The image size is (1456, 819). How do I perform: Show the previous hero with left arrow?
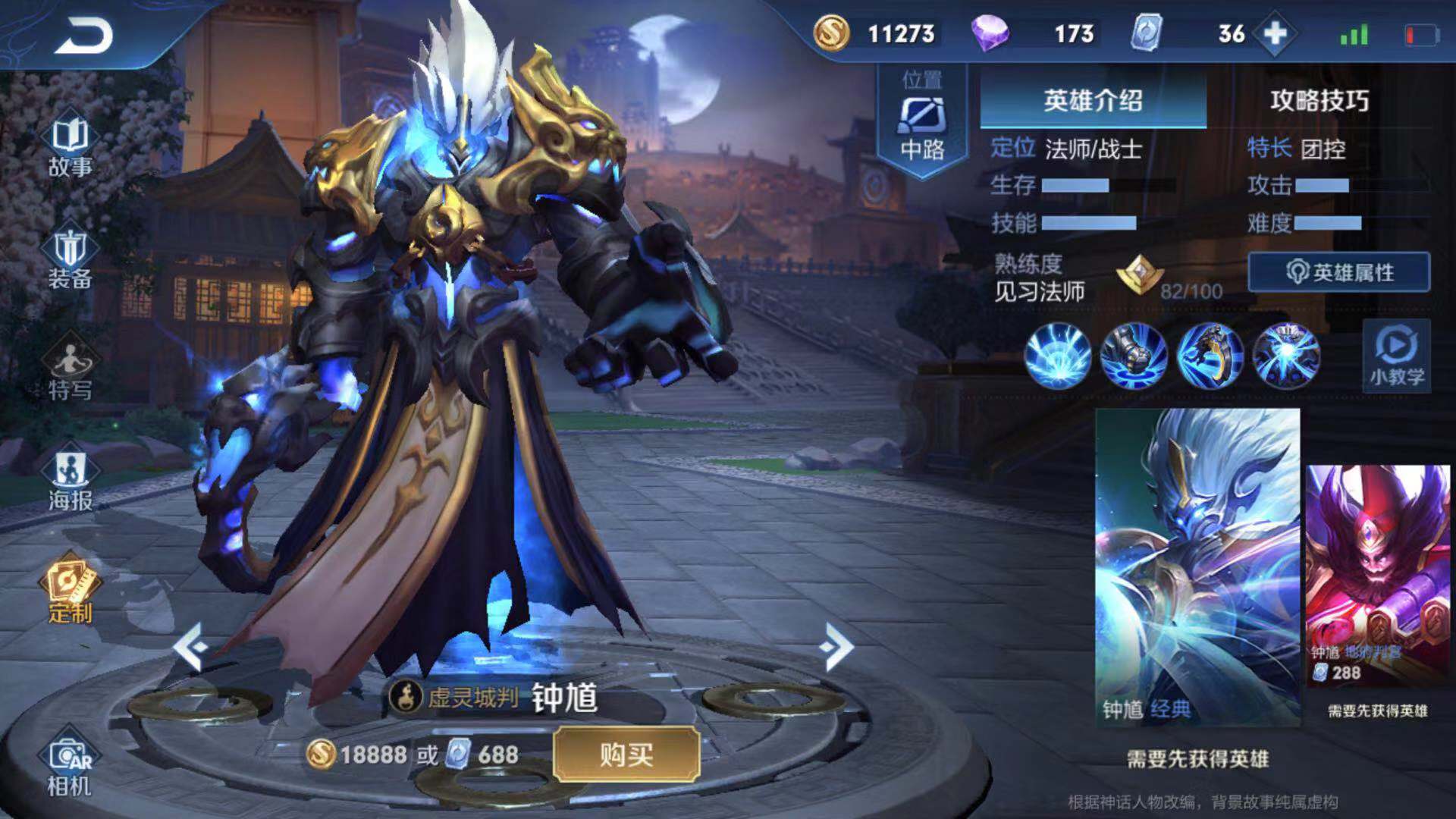click(189, 647)
